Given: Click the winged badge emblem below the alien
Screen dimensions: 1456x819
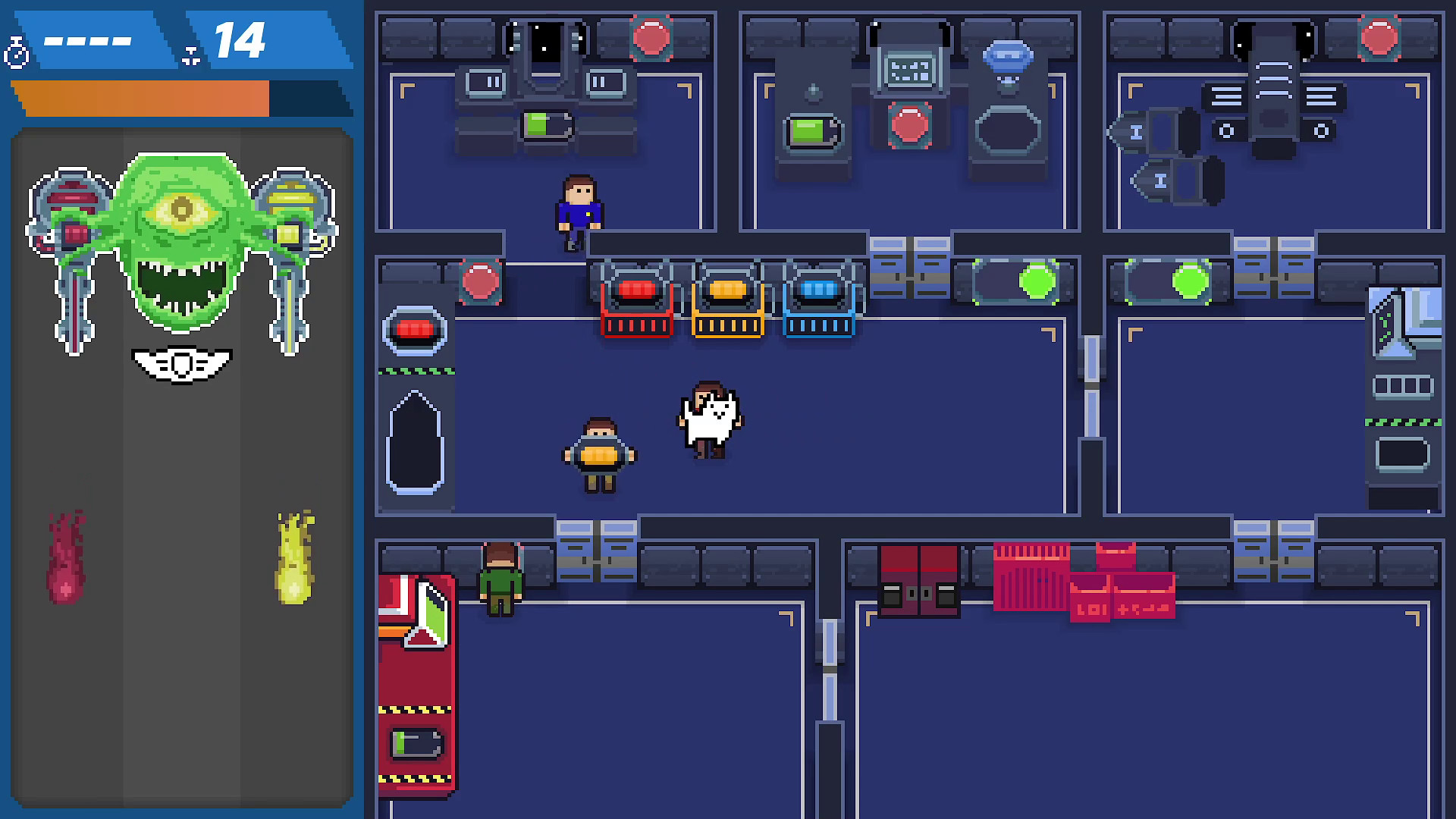Looking at the screenshot, I should (x=182, y=364).
